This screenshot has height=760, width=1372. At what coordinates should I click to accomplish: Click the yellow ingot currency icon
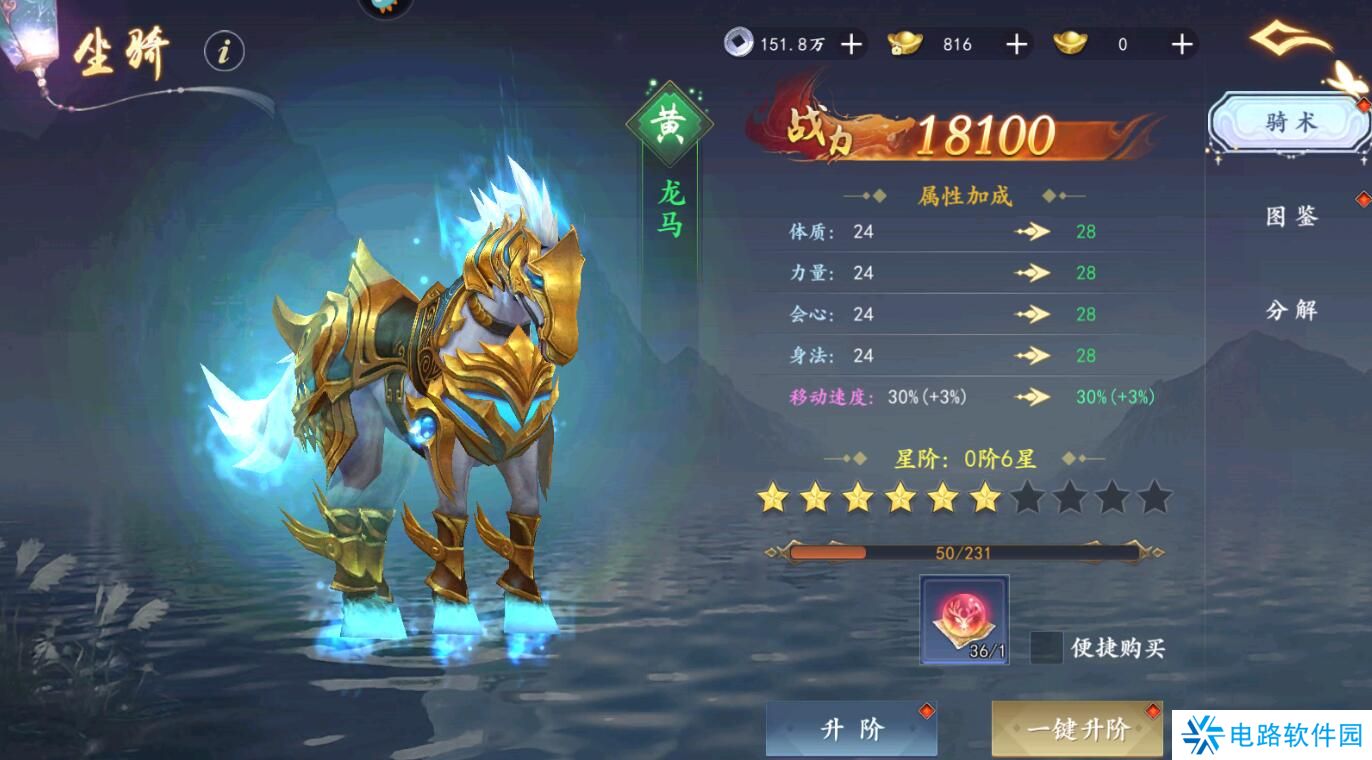pyautogui.click(x=1071, y=44)
